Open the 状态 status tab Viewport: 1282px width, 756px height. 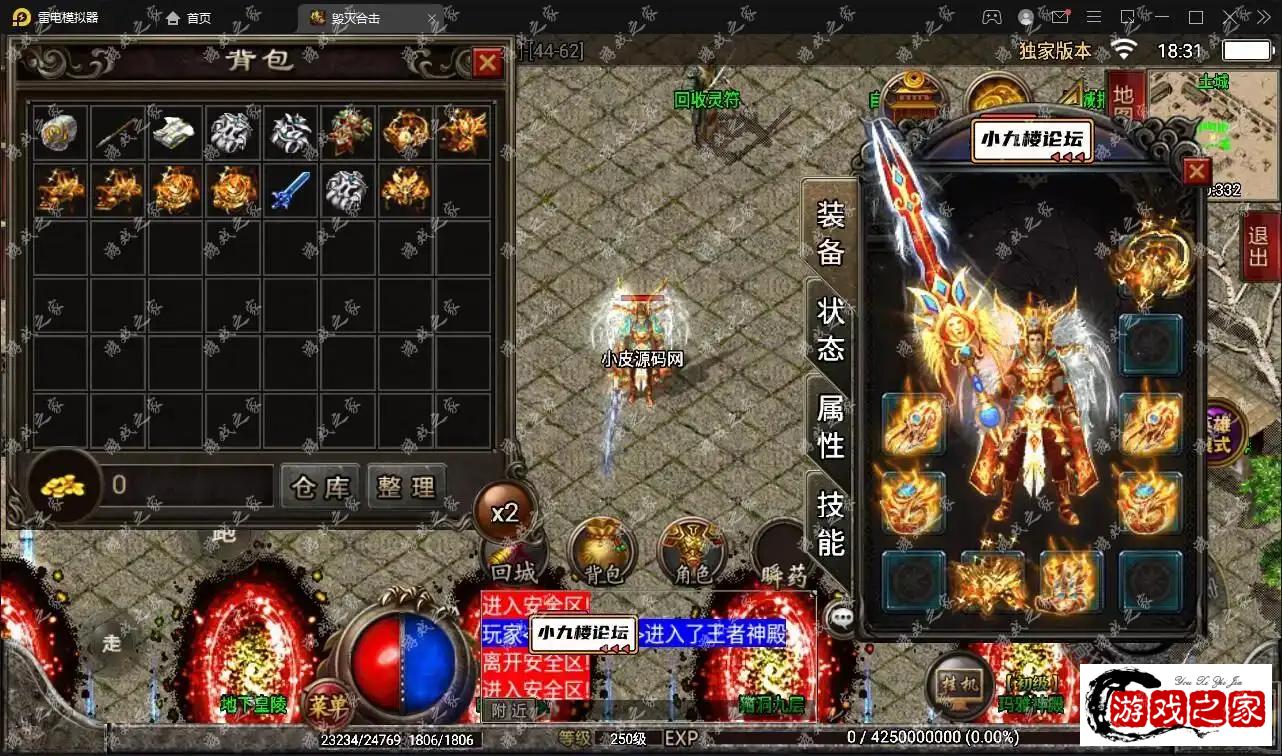pyautogui.click(x=831, y=330)
